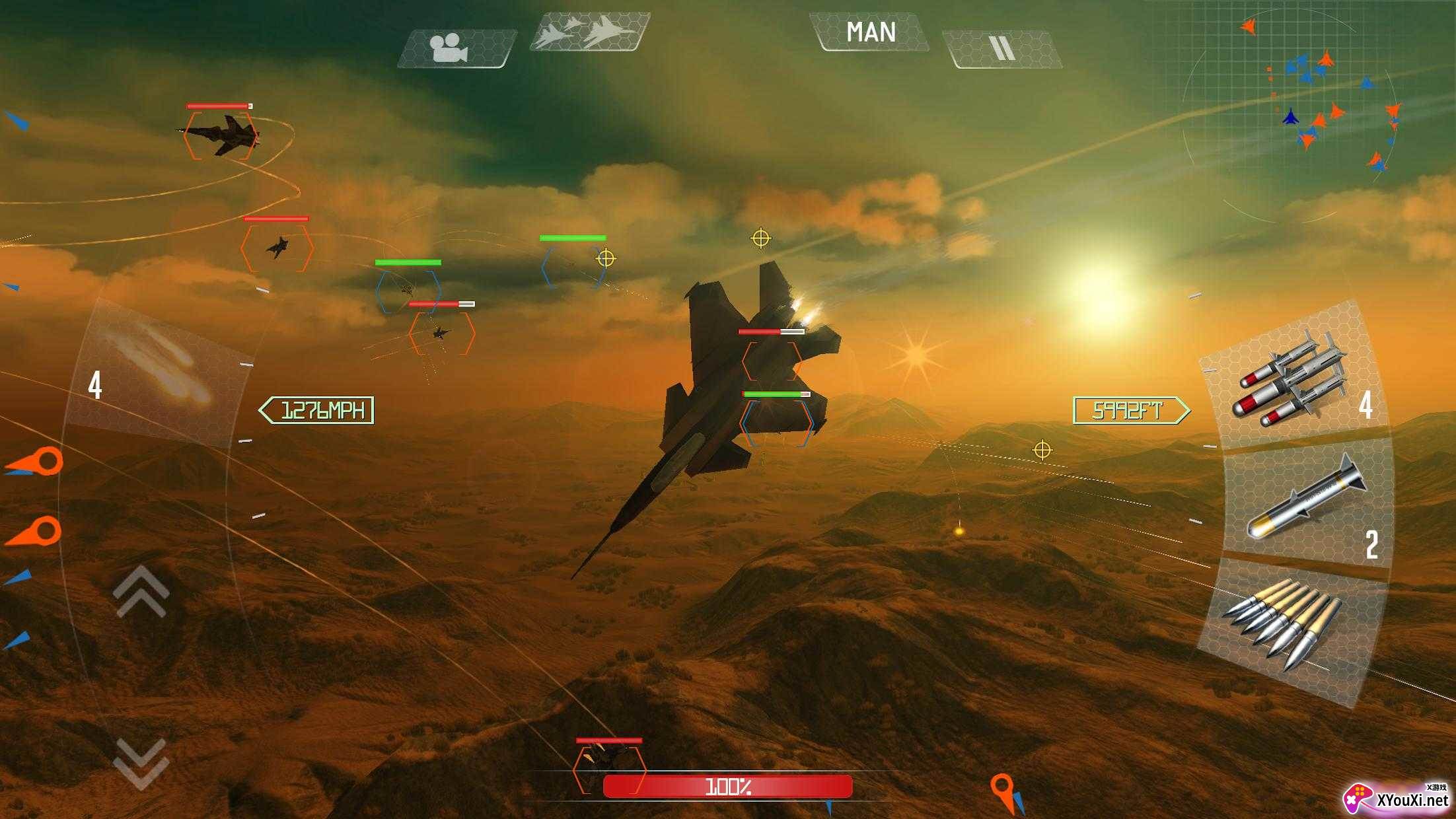1456x819 pixels.
Task: Decrease throttle with the down chevrons
Action: pos(141,763)
